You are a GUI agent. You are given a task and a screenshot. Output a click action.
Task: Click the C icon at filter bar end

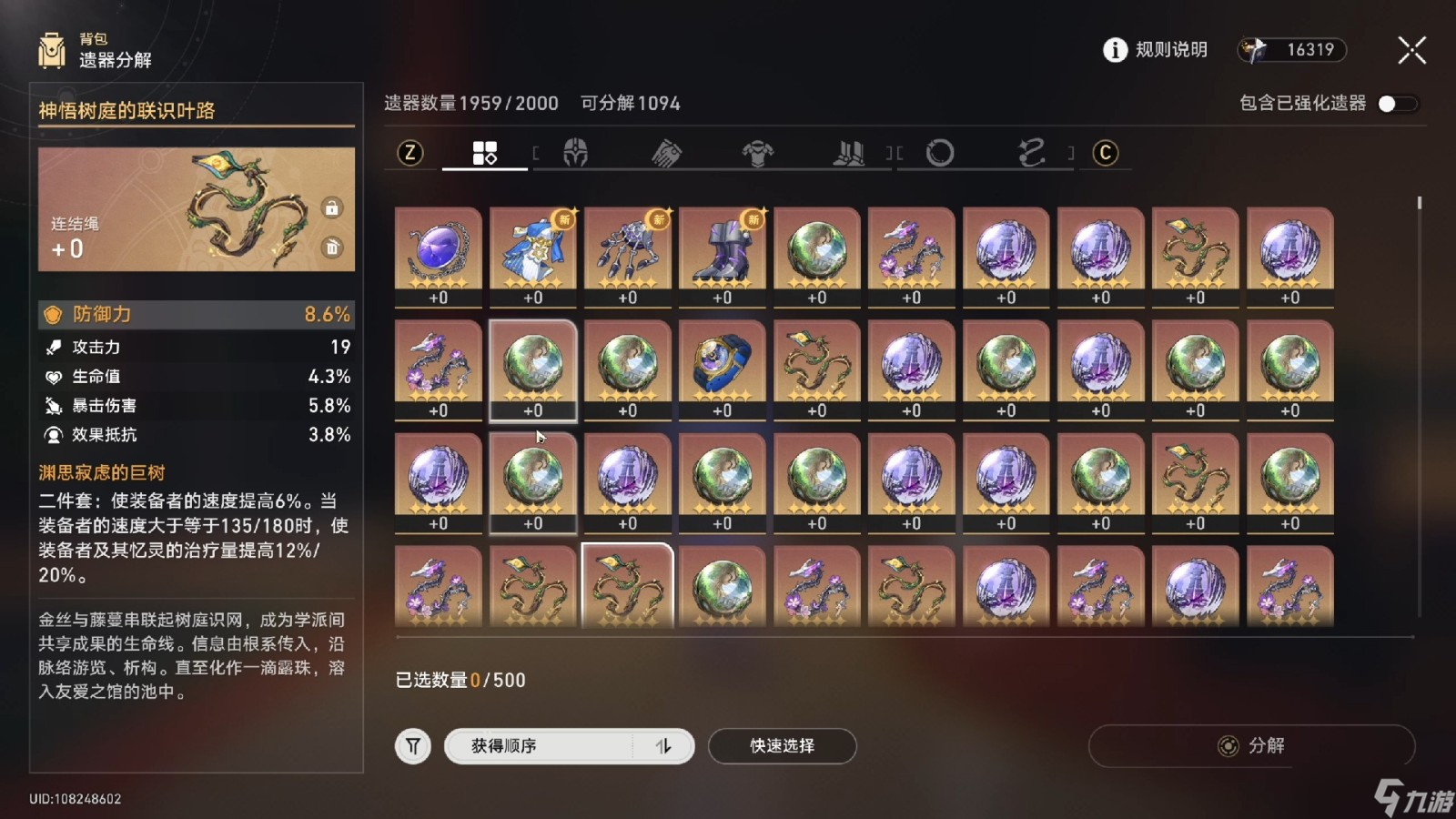tap(1106, 153)
